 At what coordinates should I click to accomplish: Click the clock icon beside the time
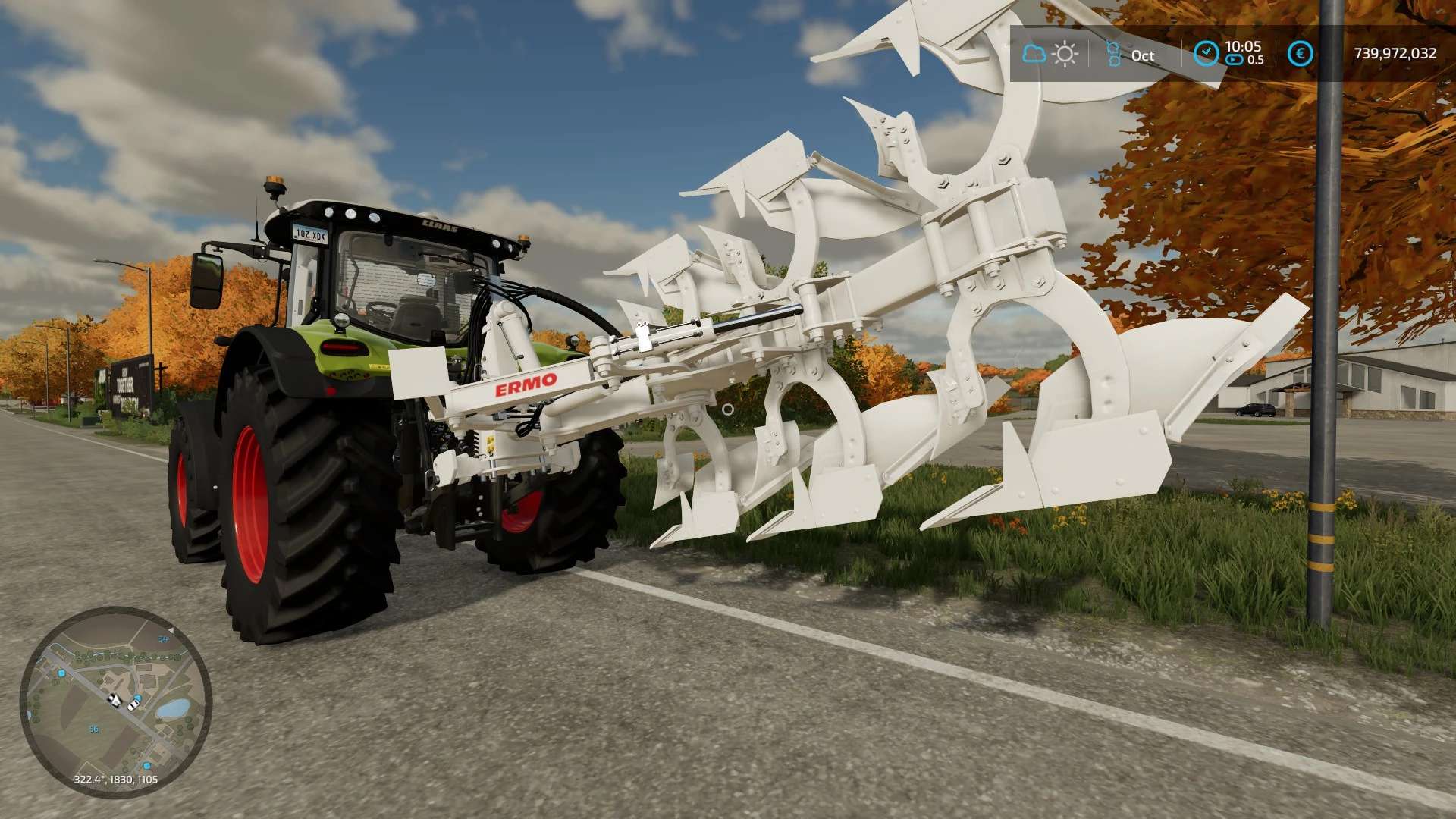coord(1206,53)
